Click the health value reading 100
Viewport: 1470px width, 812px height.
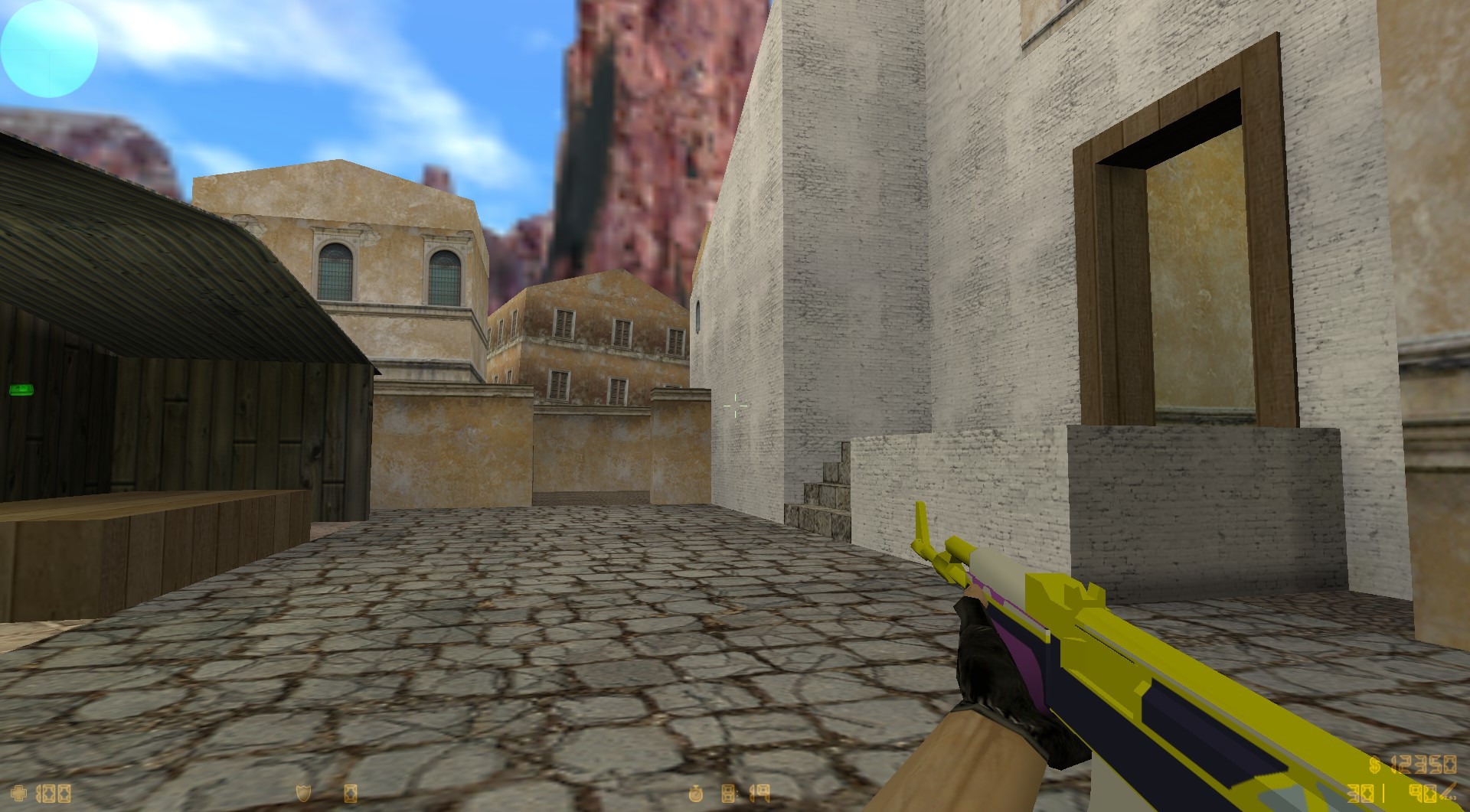(54, 794)
